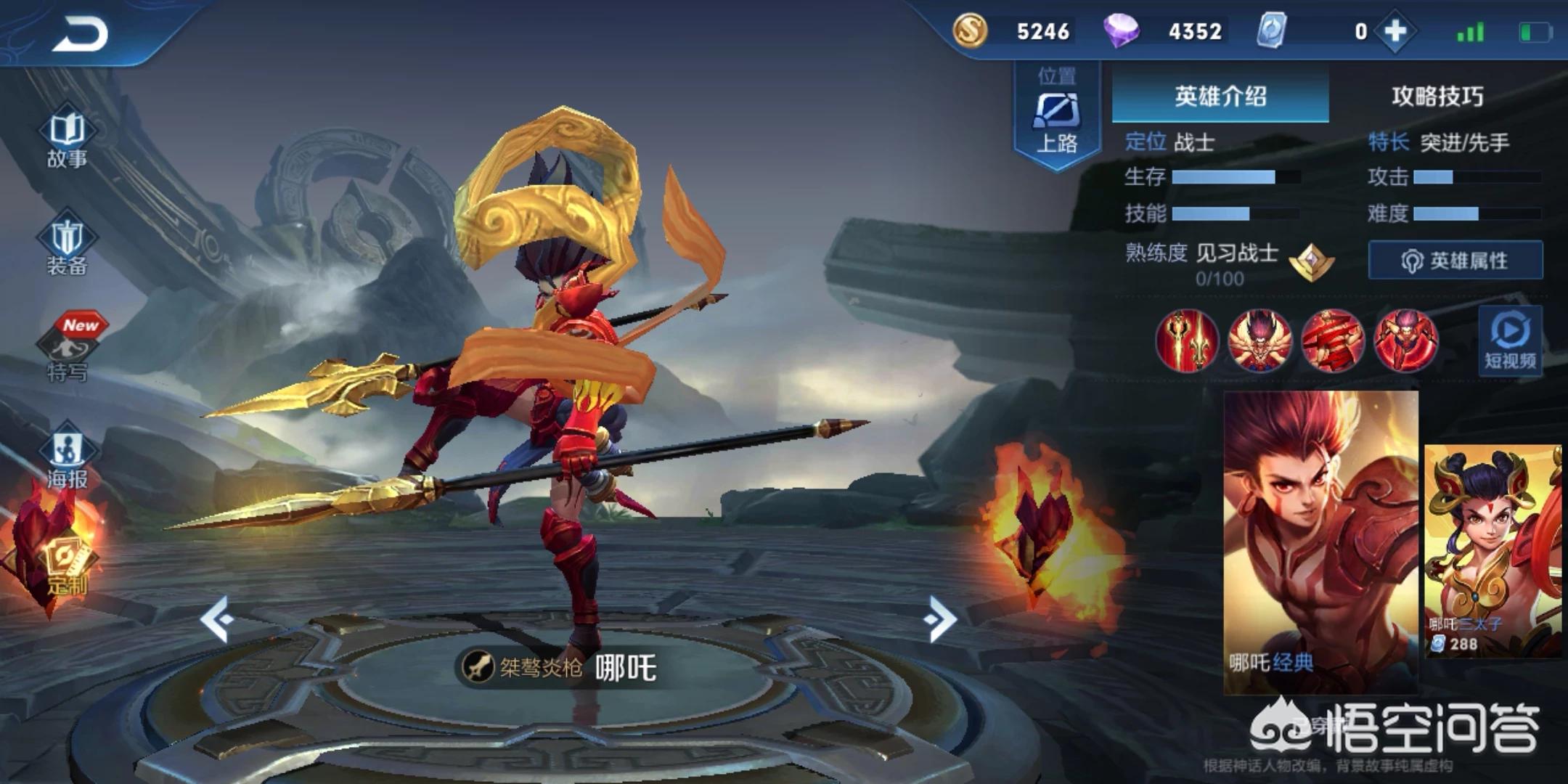
Task: Select the twin golden spears skill icon
Action: pyautogui.click(x=1187, y=340)
